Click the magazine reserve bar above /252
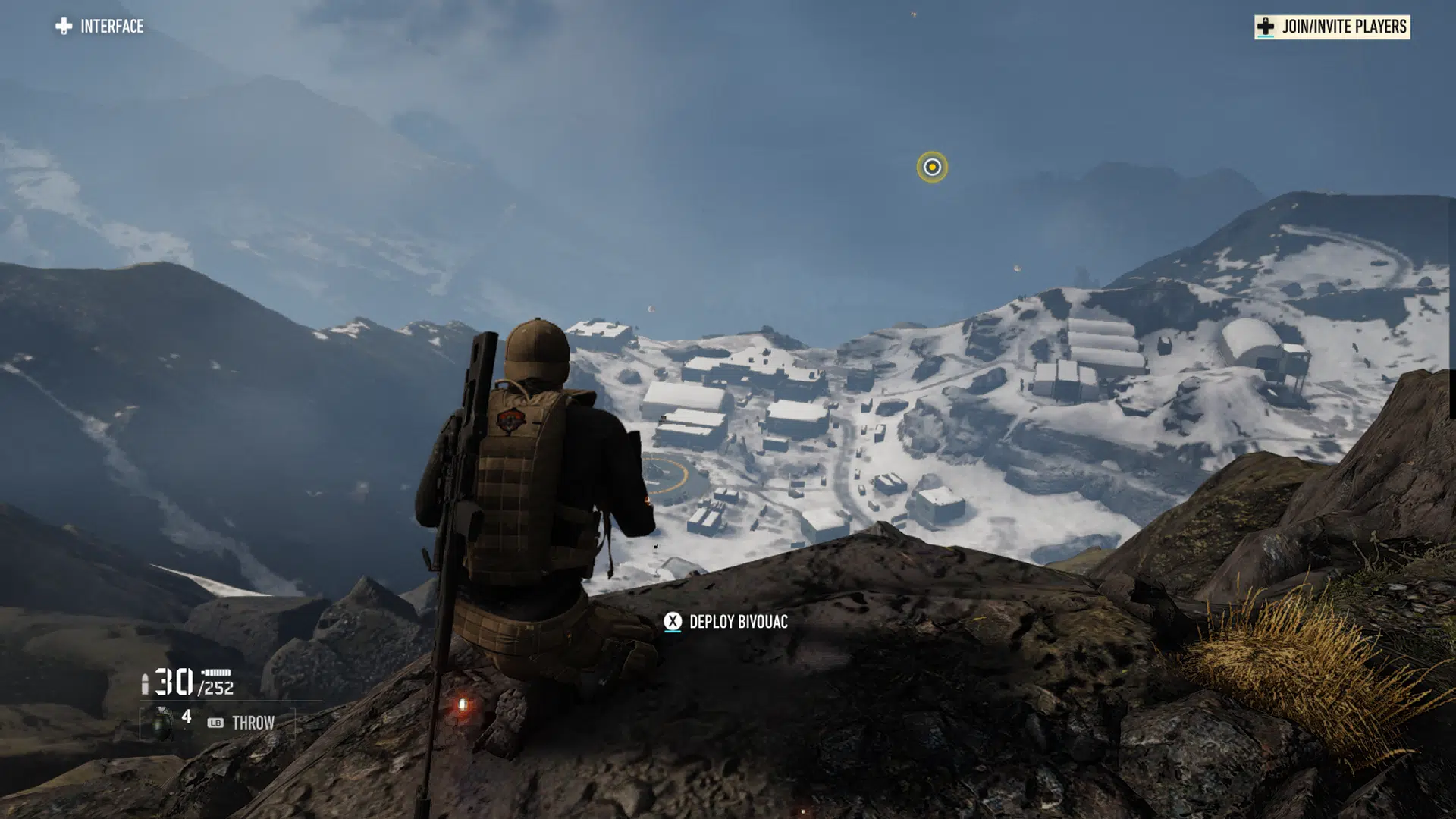 [x=215, y=672]
